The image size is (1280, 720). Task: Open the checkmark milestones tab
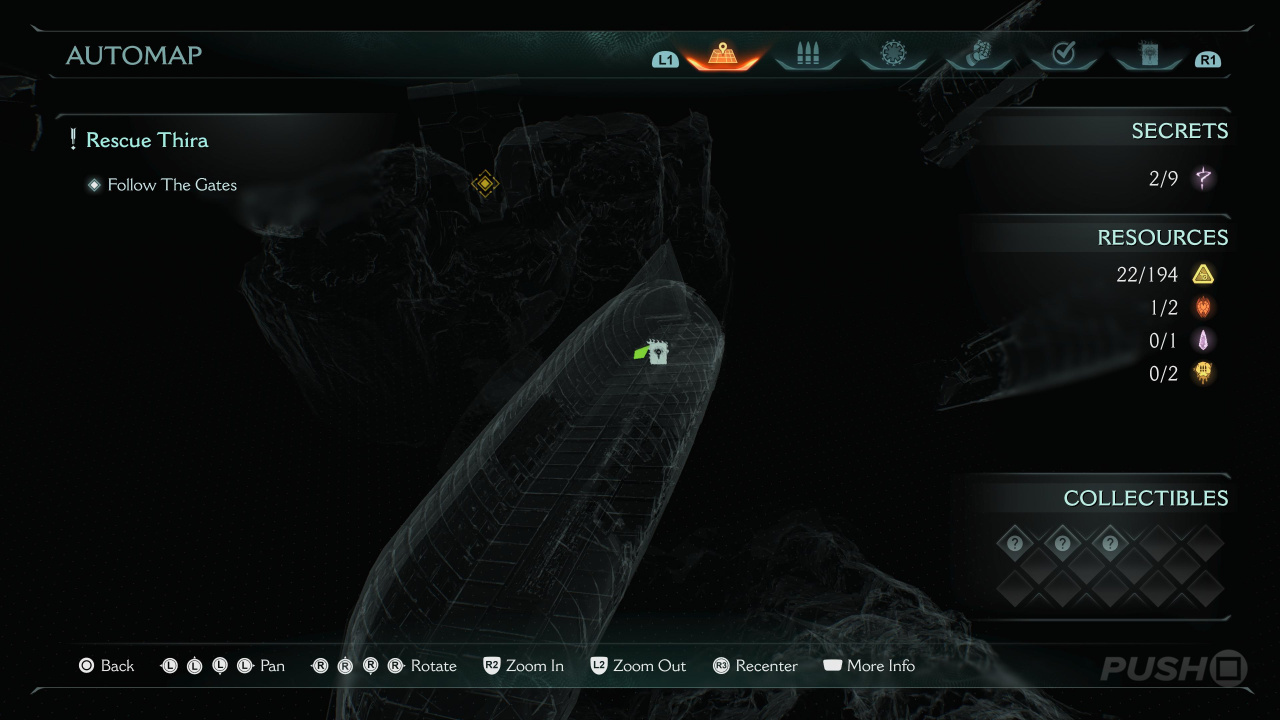pyautogui.click(x=1063, y=54)
